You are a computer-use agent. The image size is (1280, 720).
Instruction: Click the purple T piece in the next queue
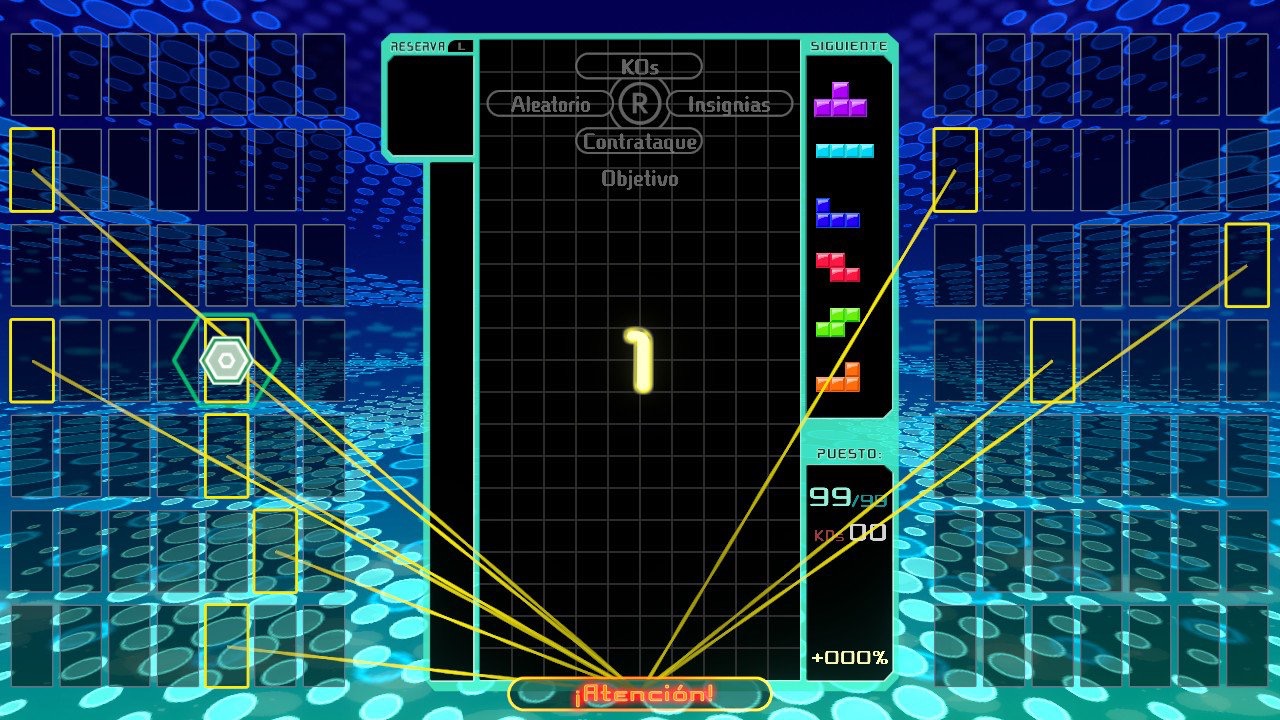(840, 101)
